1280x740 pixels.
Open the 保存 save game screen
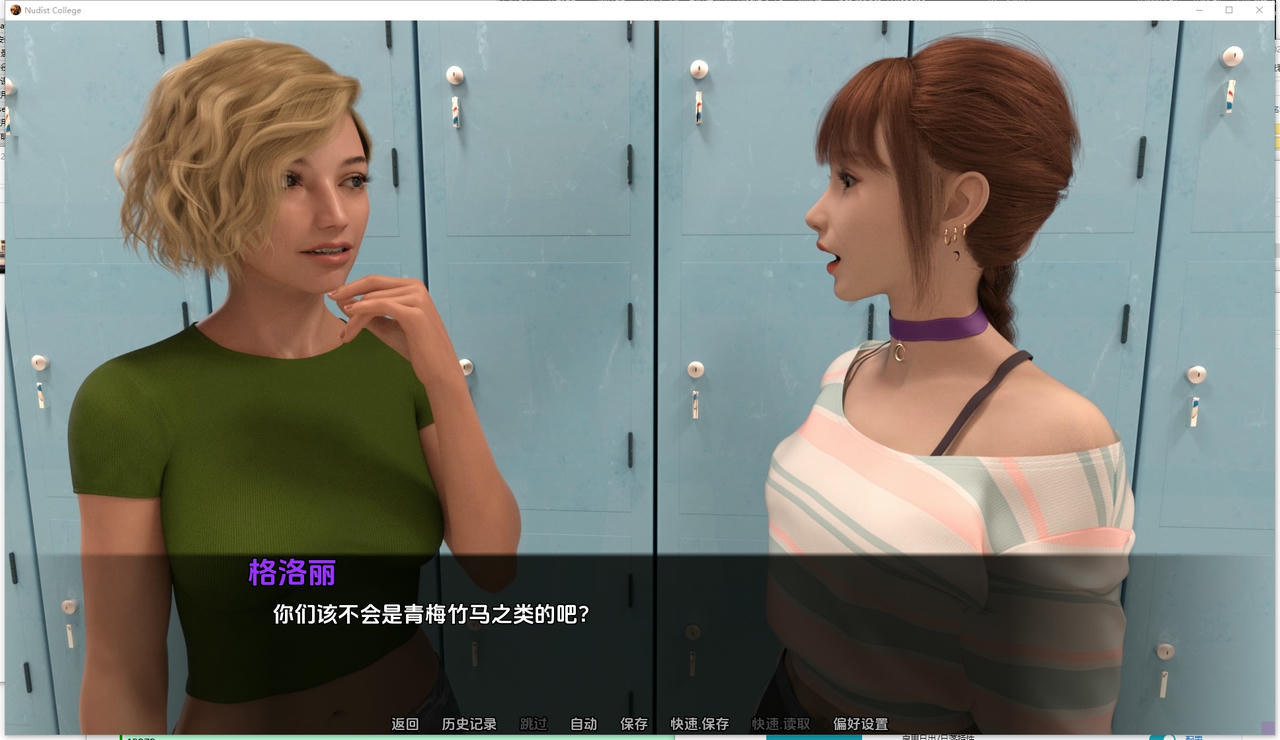coord(632,723)
